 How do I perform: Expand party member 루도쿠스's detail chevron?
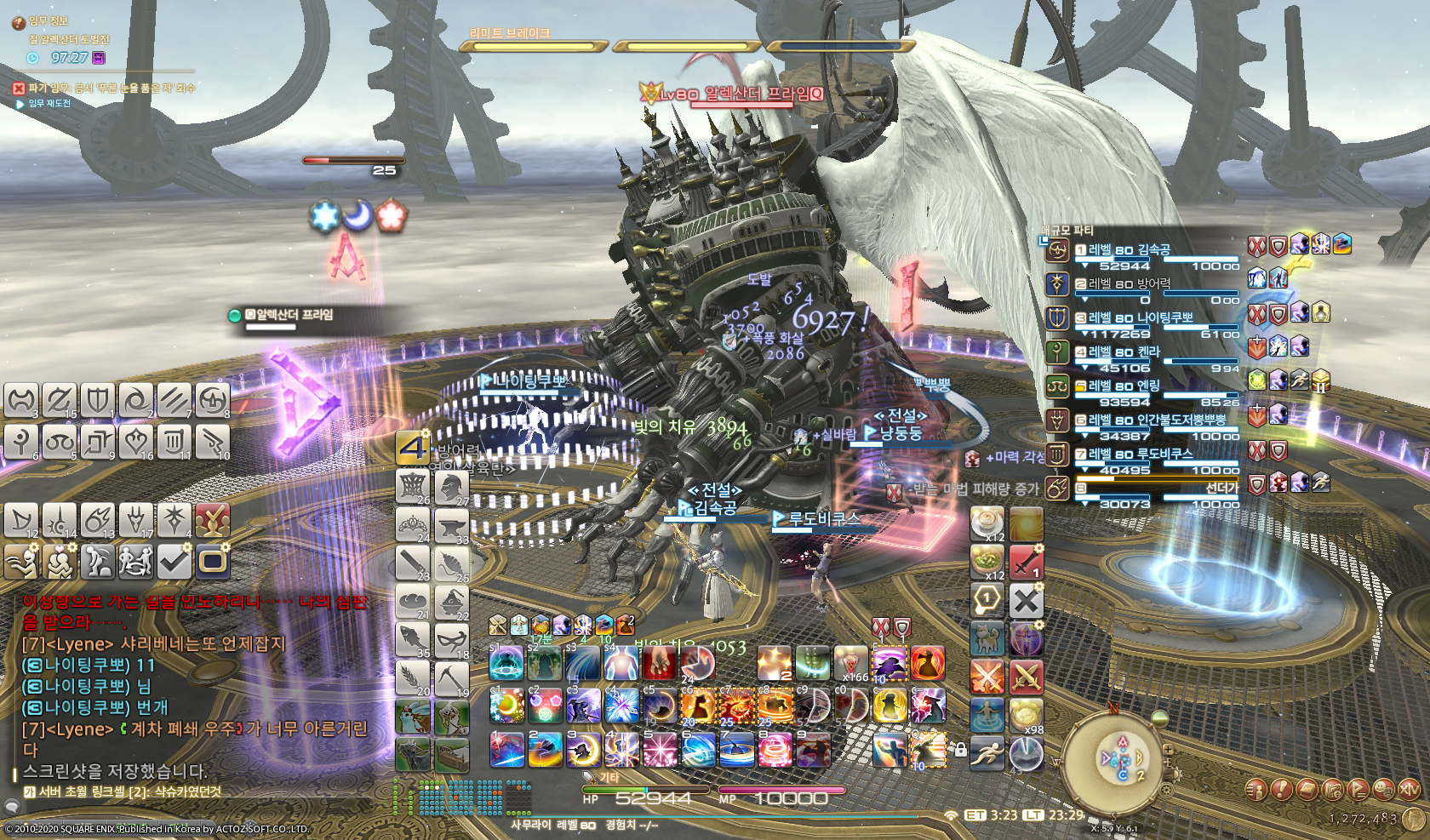pyautogui.click(x=1084, y=468)
